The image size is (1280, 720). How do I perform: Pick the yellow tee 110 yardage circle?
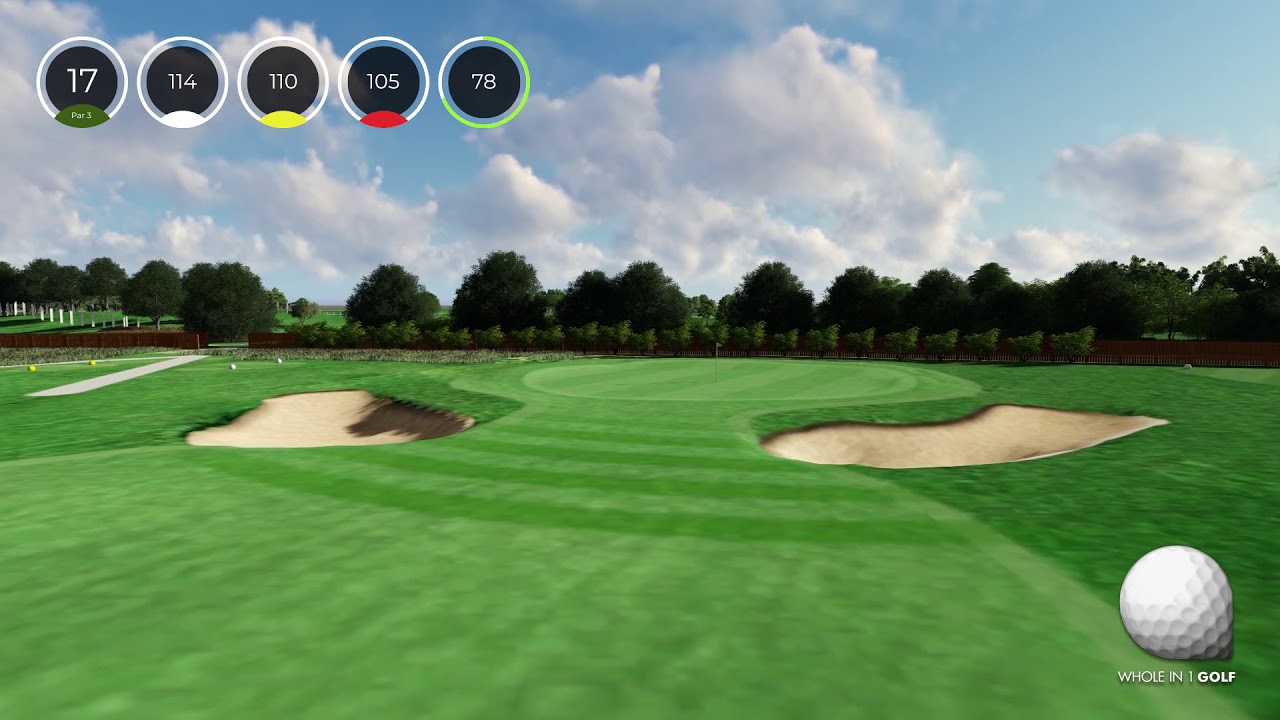pos(283,82)
